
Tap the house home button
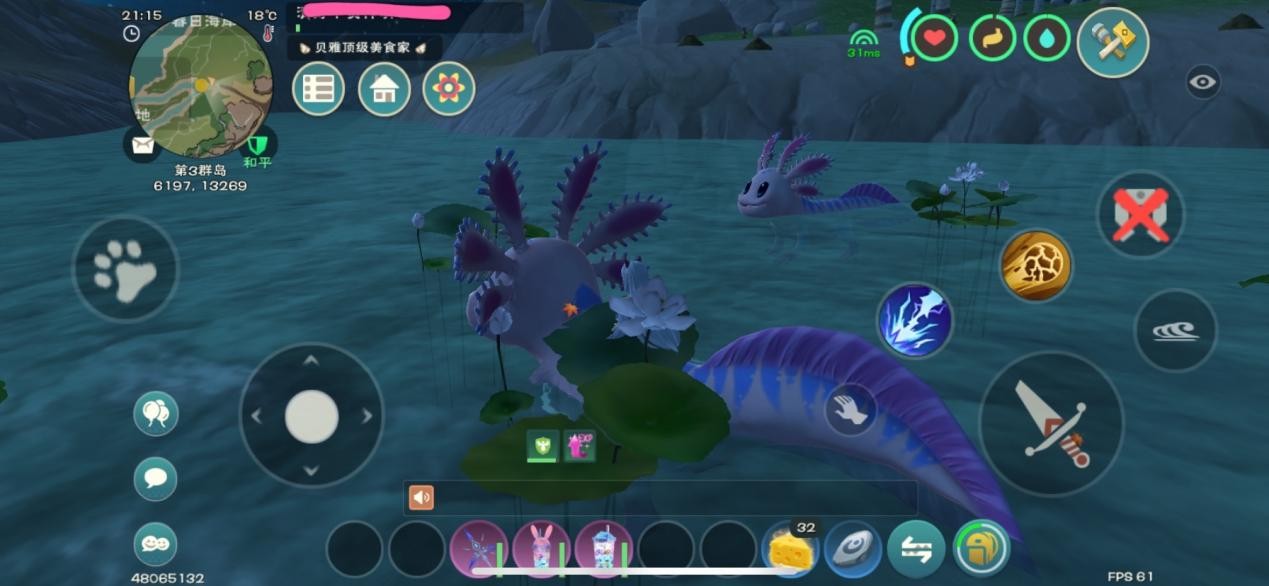point(384,89)
